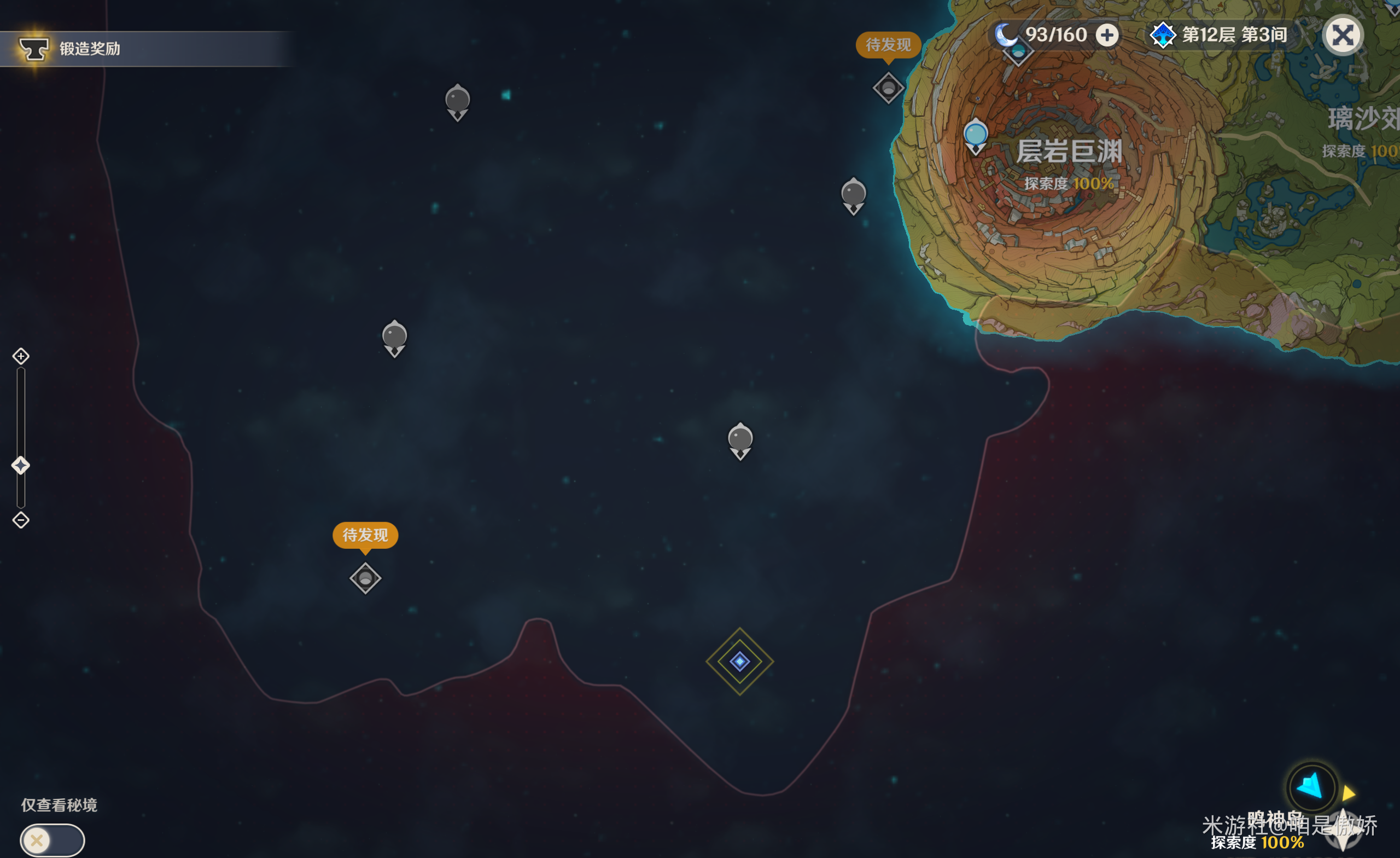
Task: Select the blue diamond marker with yellow outline
Action: [739, 661]
